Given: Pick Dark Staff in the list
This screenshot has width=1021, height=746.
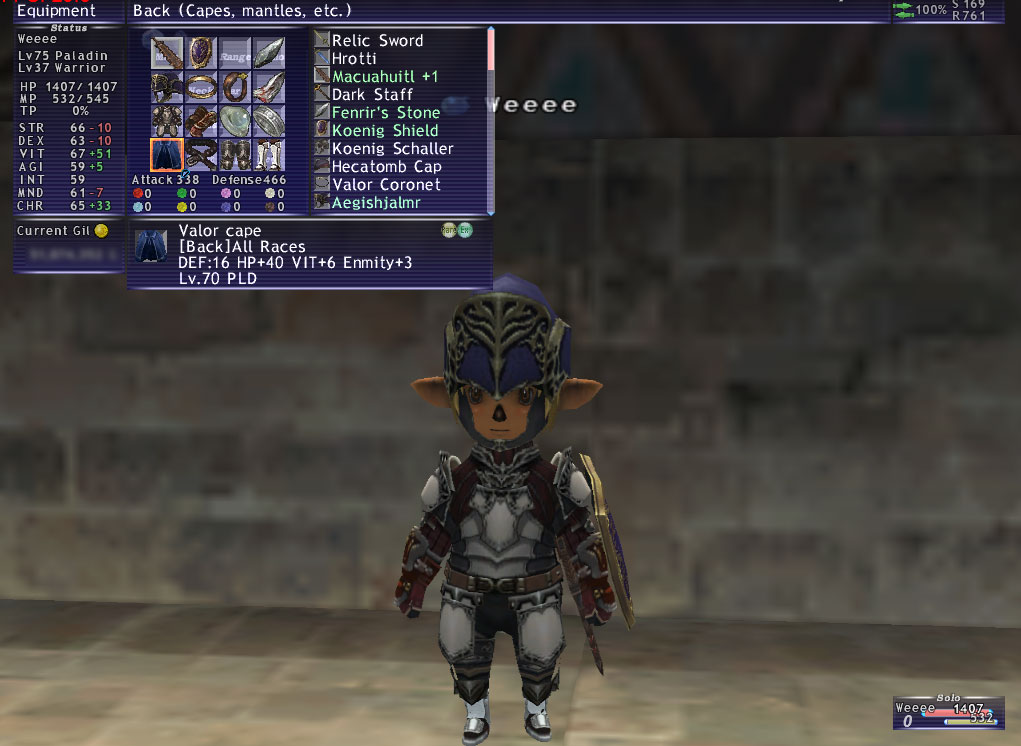Looking at the screenshot, I should (x=372, y=95).
